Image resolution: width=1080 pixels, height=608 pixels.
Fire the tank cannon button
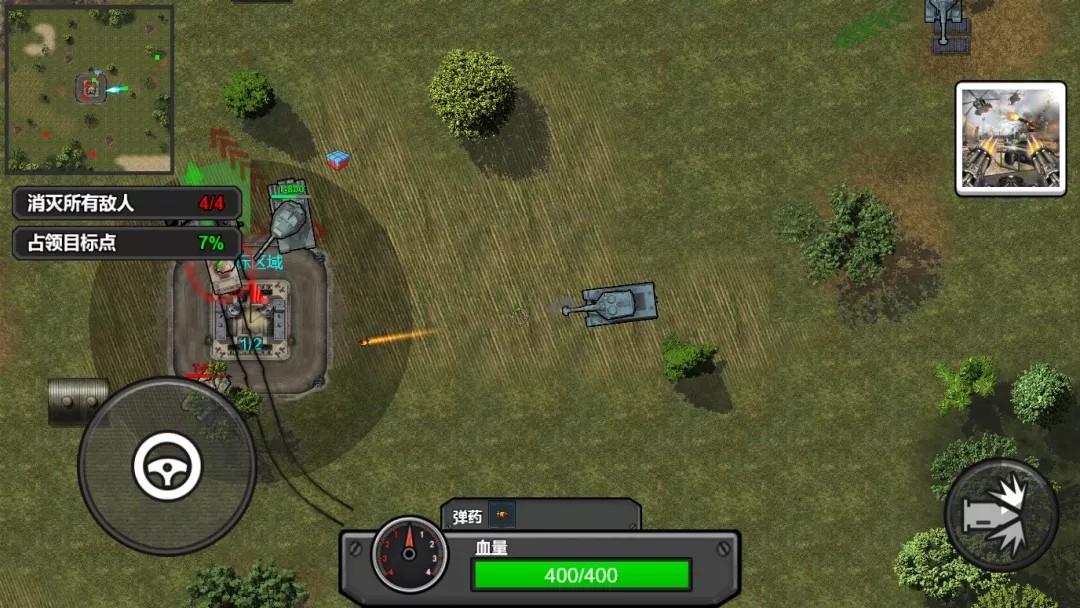coord(1001,514)
